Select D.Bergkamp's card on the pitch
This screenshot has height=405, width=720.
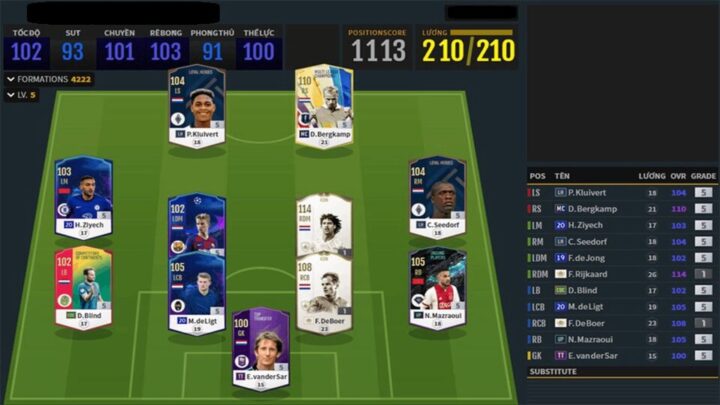(x=324, y=105)
